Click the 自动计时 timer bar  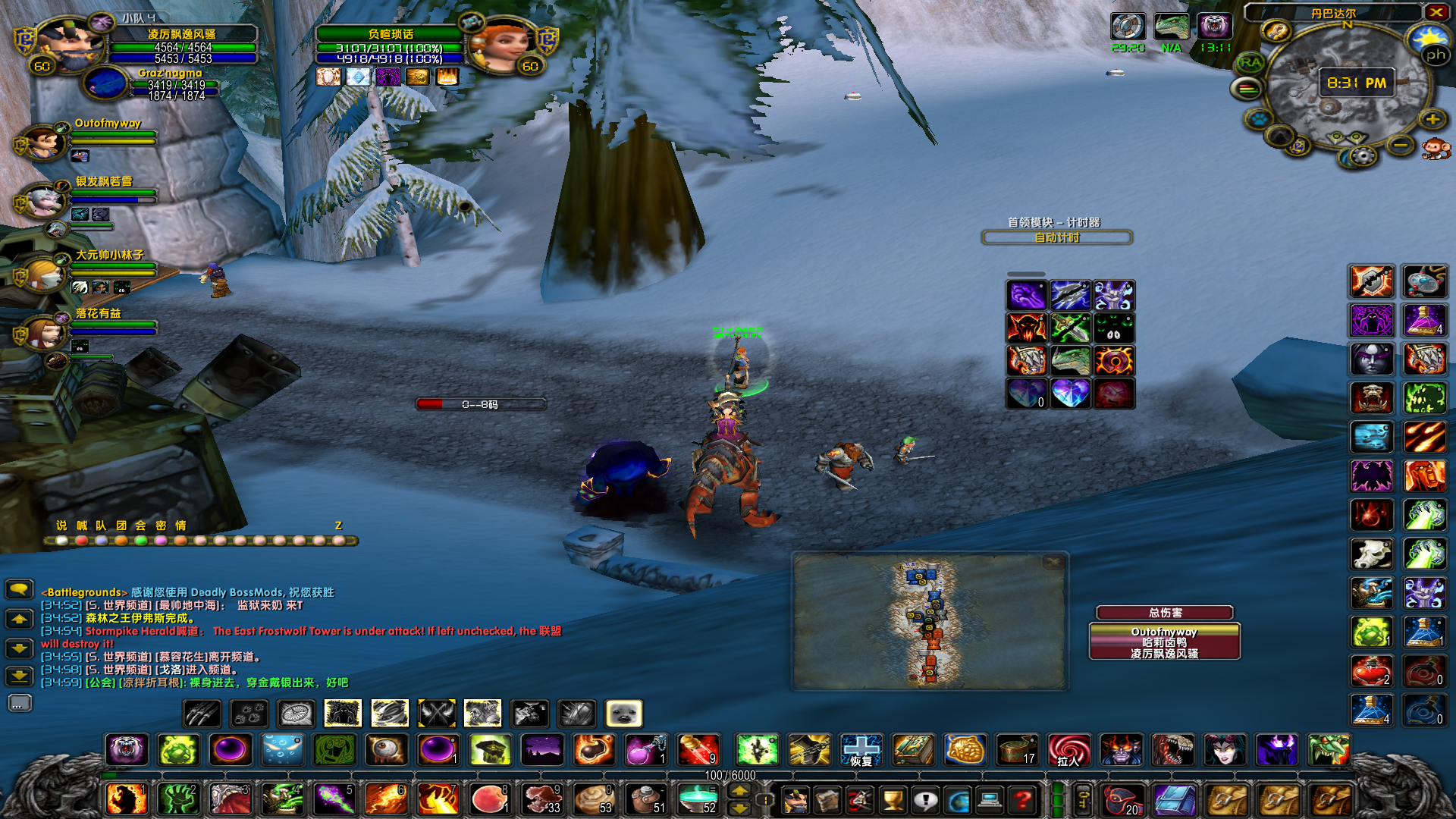(x=1056, y=238)
